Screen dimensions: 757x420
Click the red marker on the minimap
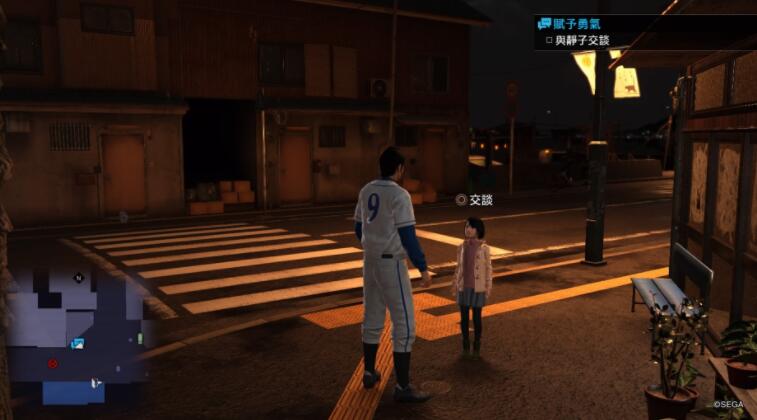[x=53, y=363]
